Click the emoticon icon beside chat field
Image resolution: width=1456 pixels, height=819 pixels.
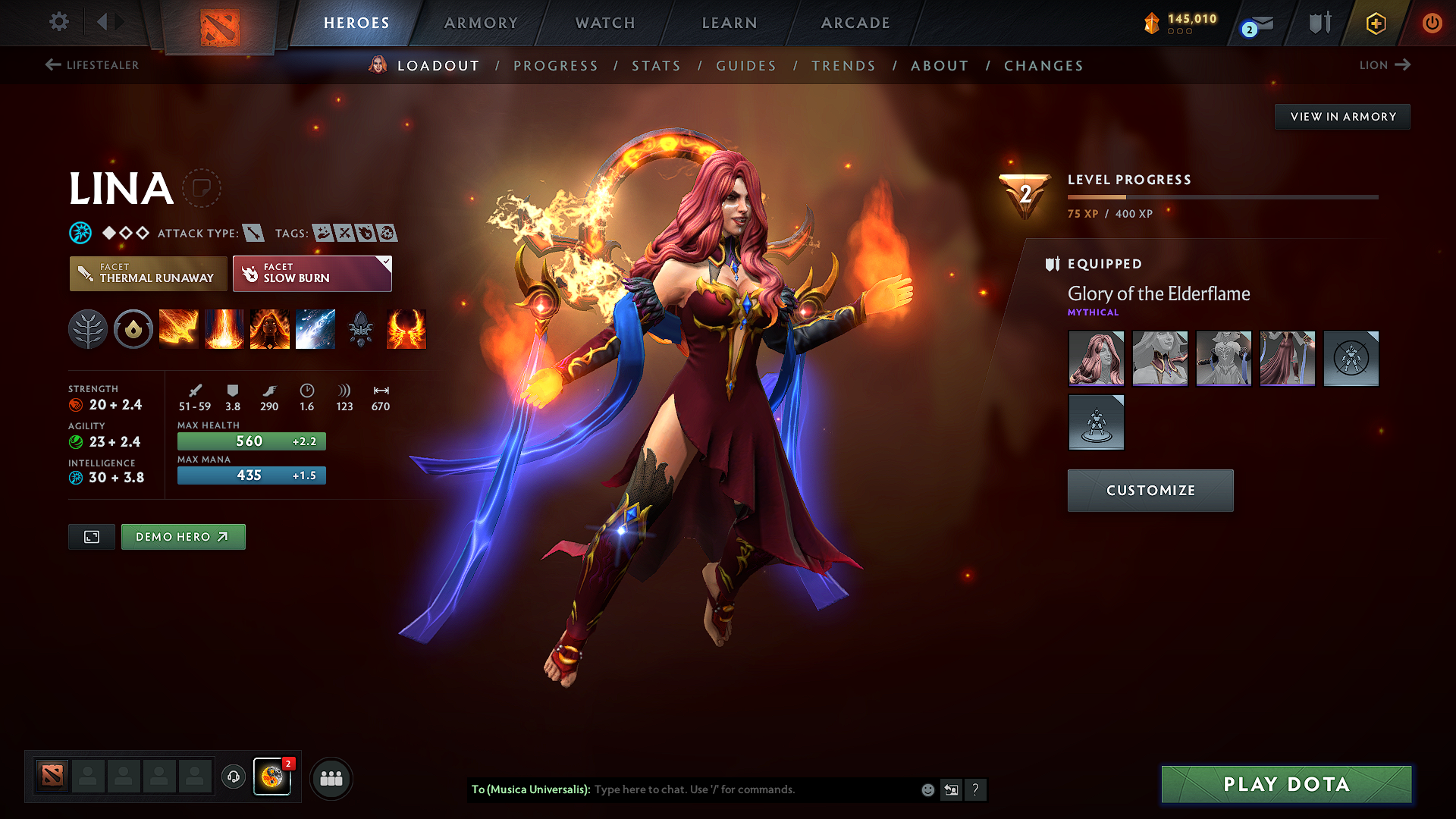pyautogui.click(x=927, y=789)
